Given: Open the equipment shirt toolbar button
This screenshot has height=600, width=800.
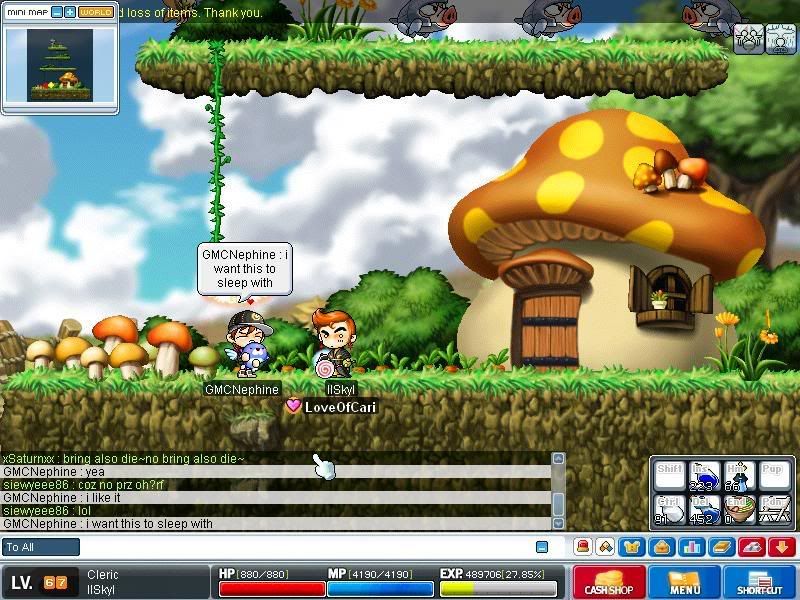Looking at the screenshot, I should (632, 547).
